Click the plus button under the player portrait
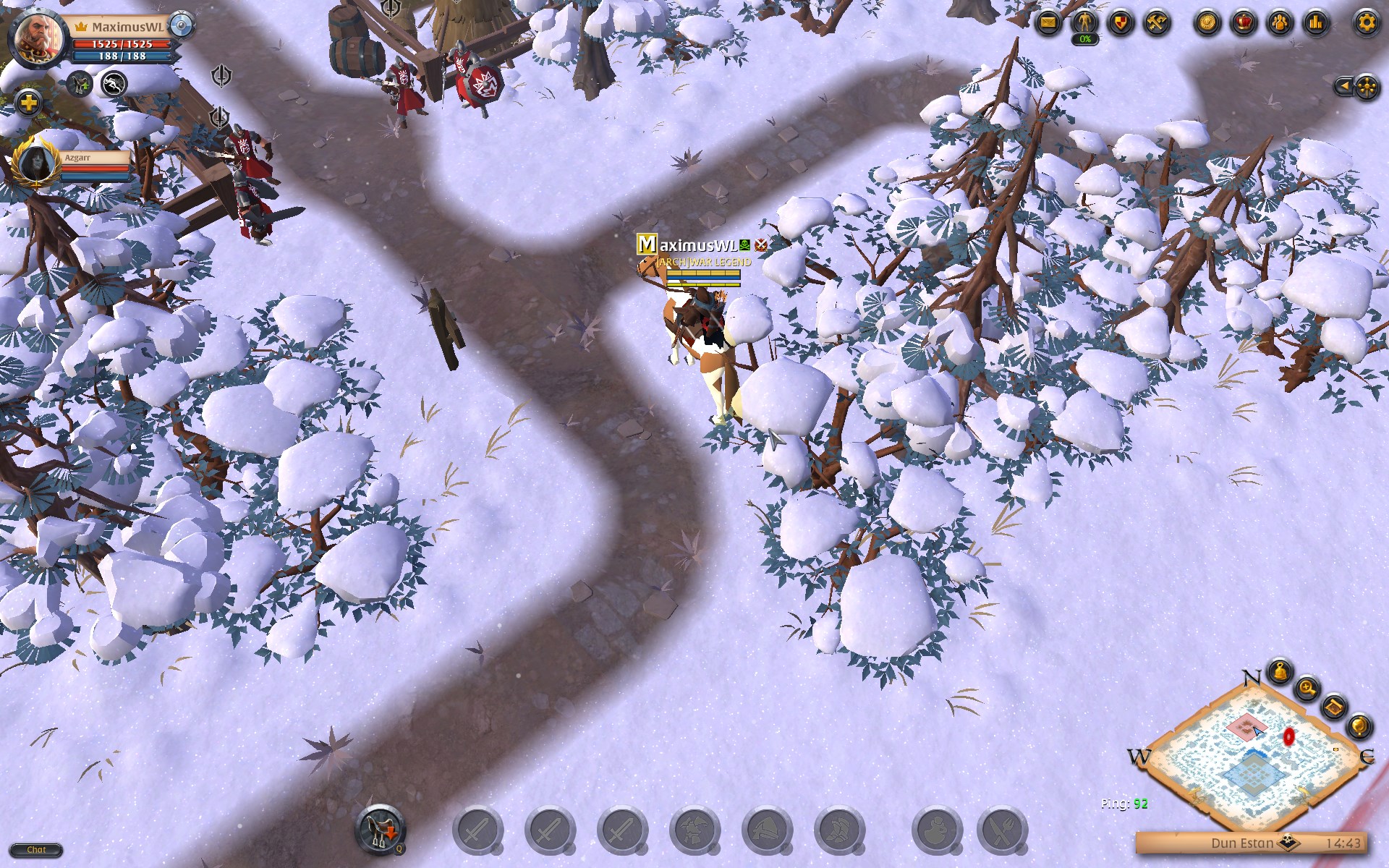 pos(28,103)
